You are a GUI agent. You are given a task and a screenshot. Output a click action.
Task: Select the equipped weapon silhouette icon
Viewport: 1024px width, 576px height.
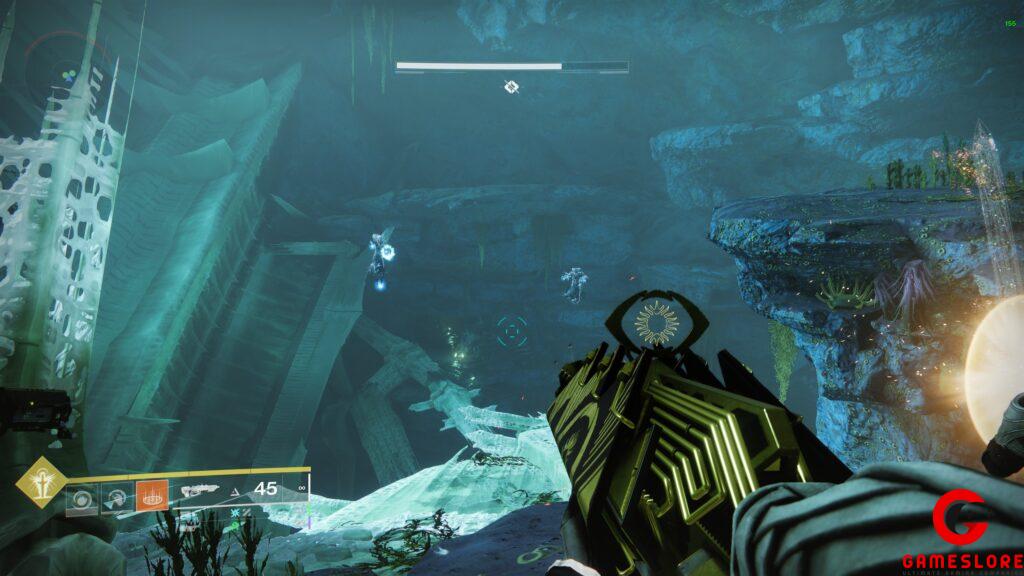point(201,490)
